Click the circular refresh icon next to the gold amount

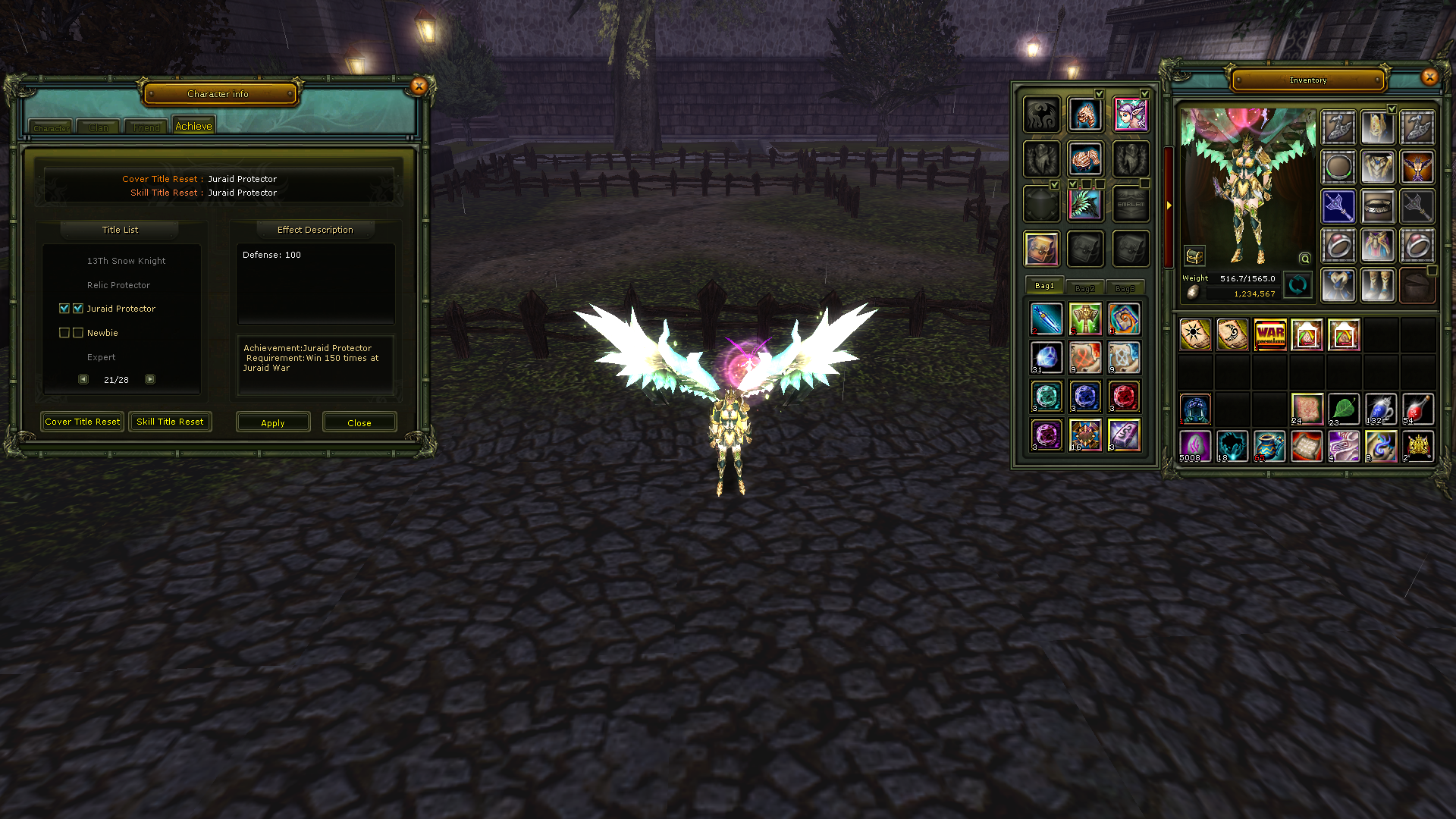[x=1298, y=286]
